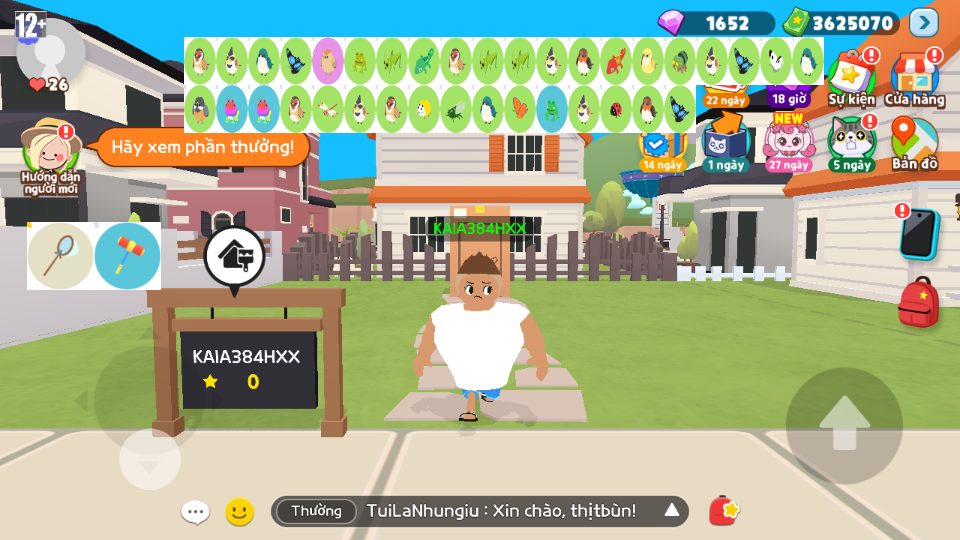Open the red backpack inventory
This screenshot has width=960, height=540.
(x=918, y=303)
